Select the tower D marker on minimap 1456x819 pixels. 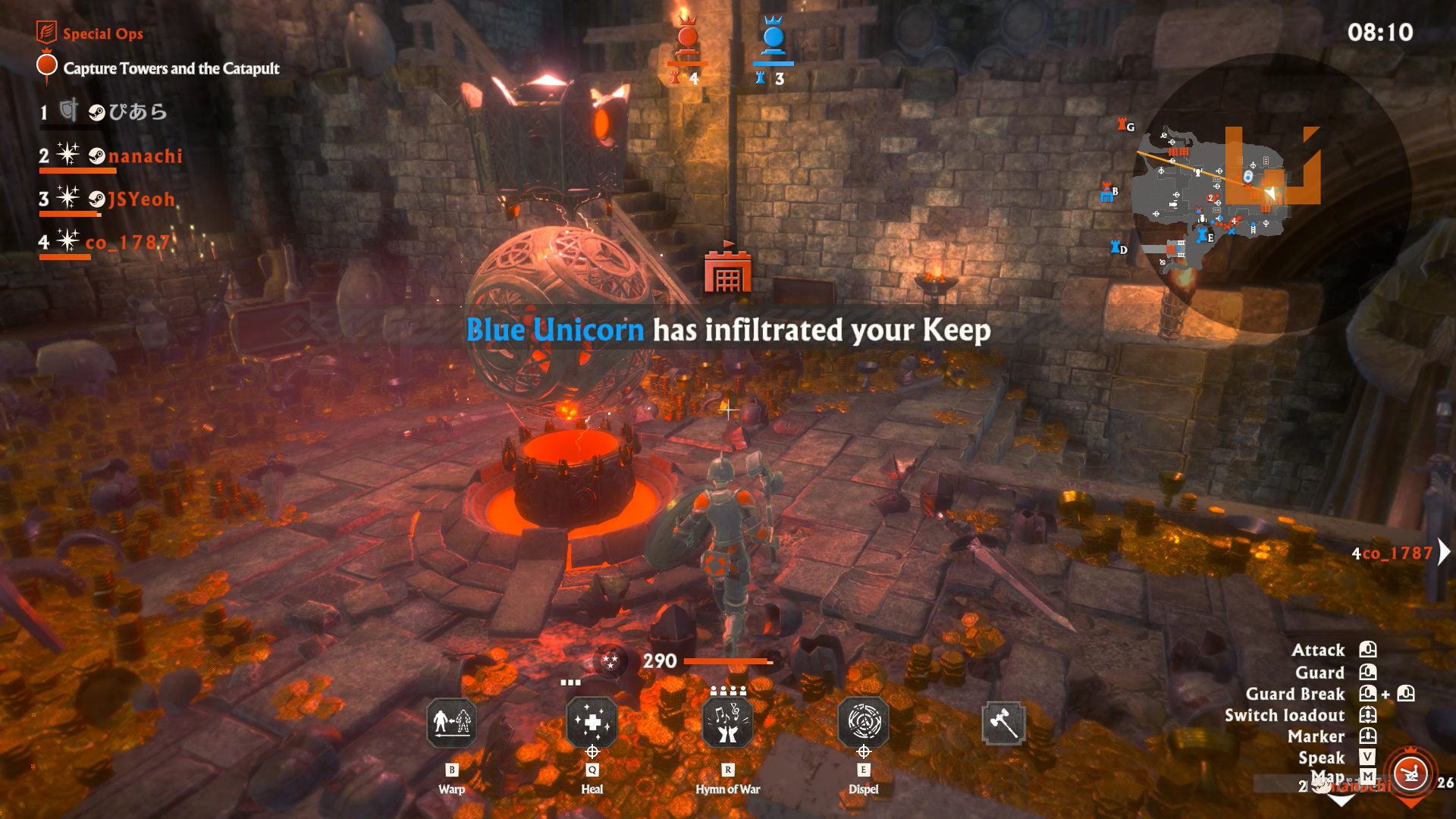[1118, 248]
